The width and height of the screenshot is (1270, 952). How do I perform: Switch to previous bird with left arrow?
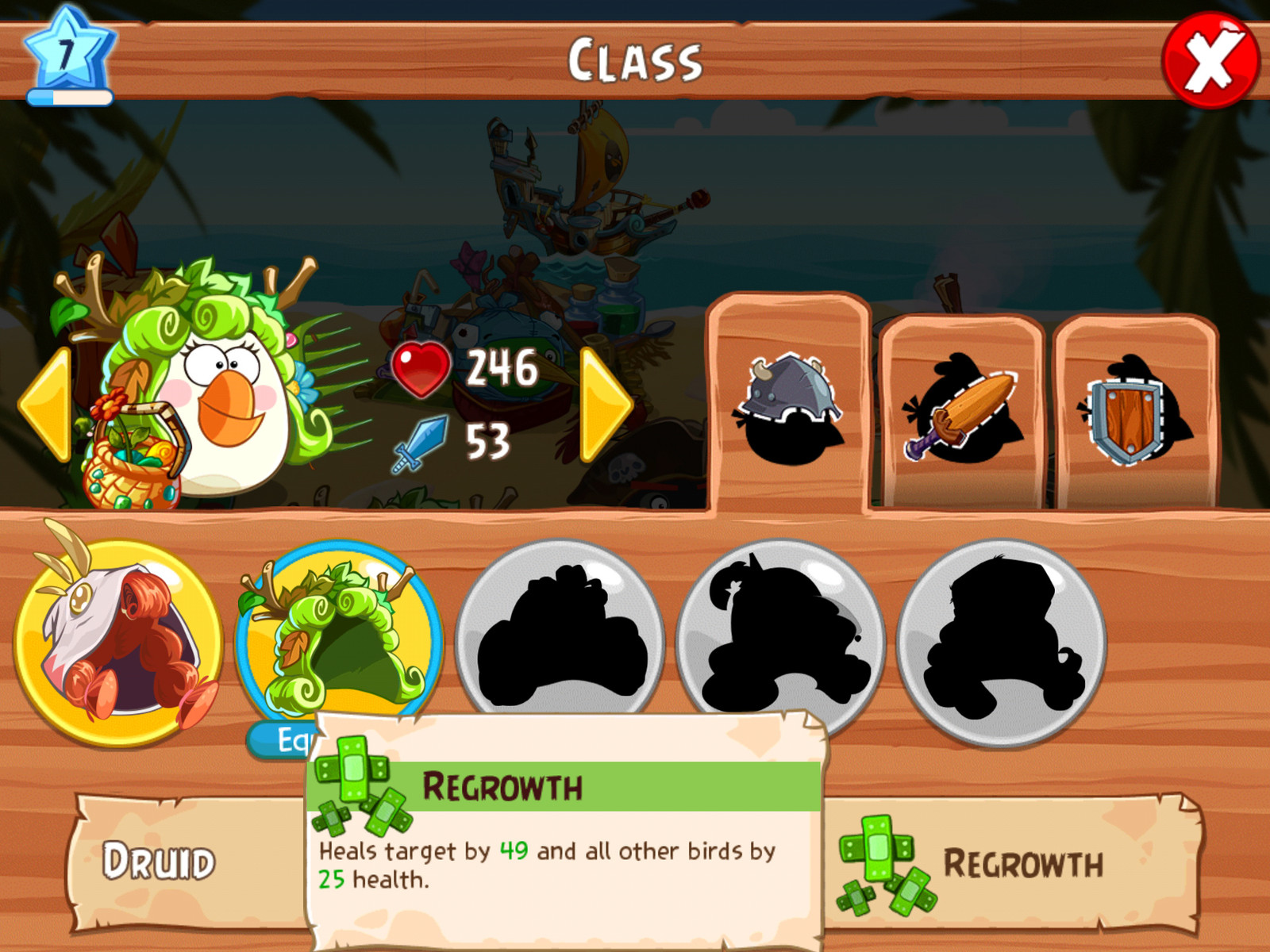[x=45, y=405]
